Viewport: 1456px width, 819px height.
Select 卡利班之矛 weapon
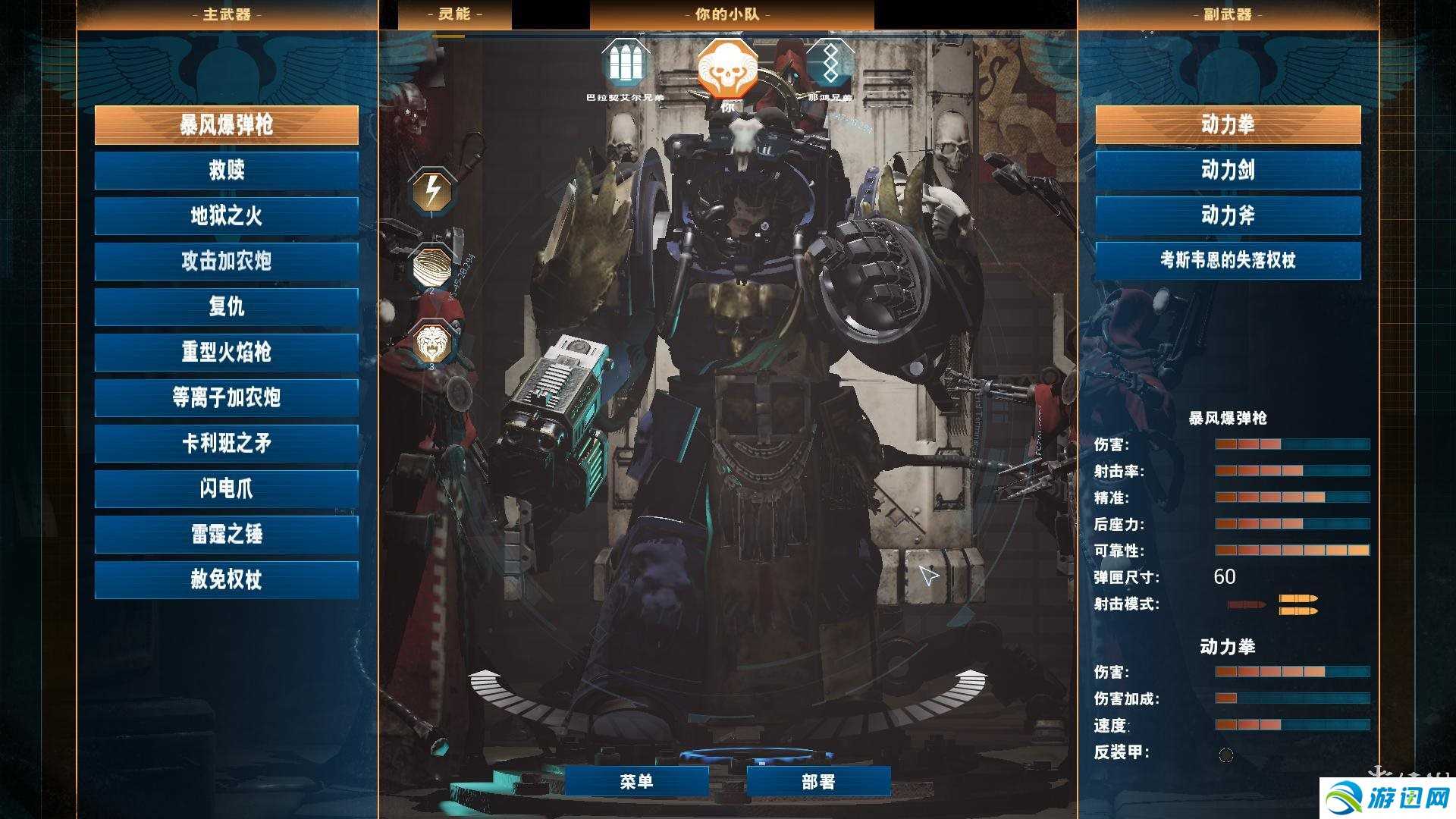226,444
